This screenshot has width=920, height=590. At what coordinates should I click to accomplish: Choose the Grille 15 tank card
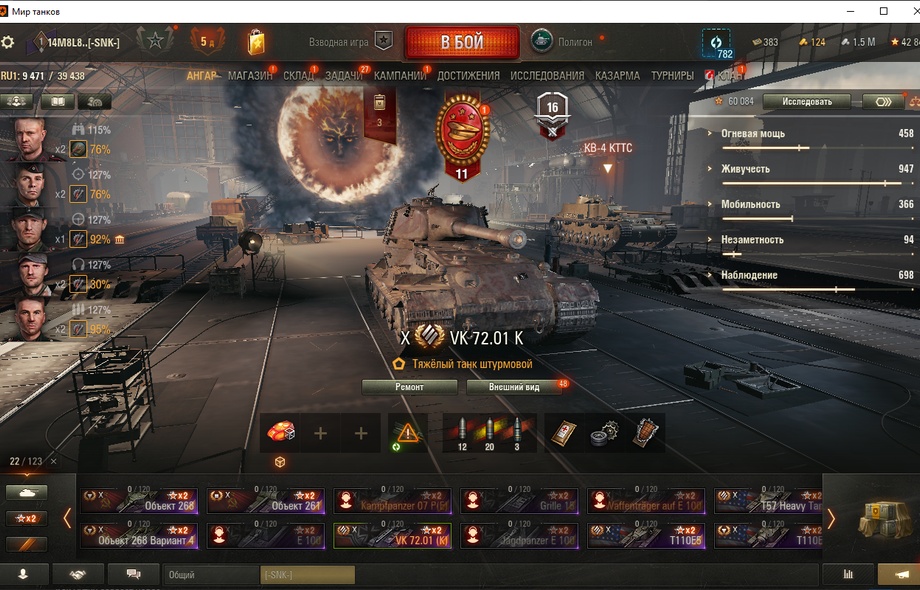coord(518,501)
